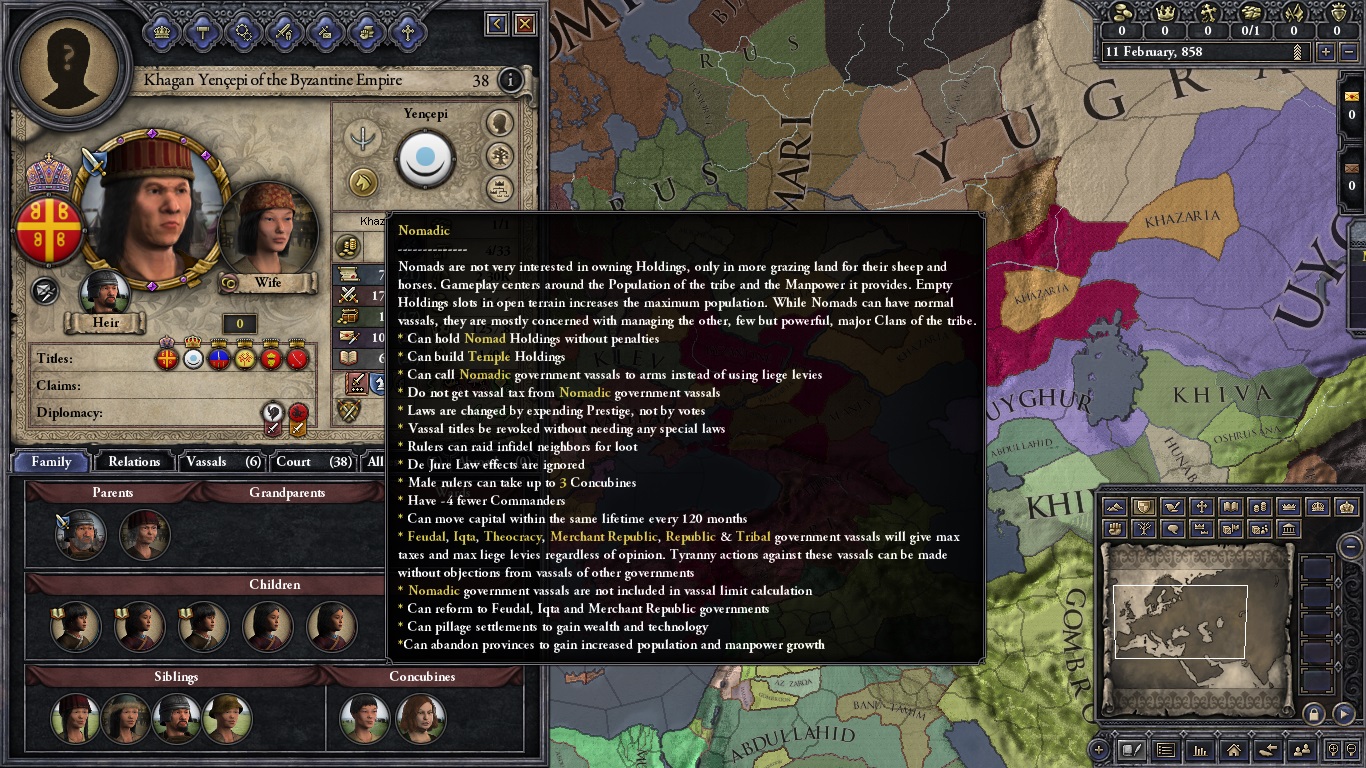This screenshot has height=768, width=1366.
Task: Select the economy map mode (coins icon)
Action: pyautogui.click(x=1260, y=506)
